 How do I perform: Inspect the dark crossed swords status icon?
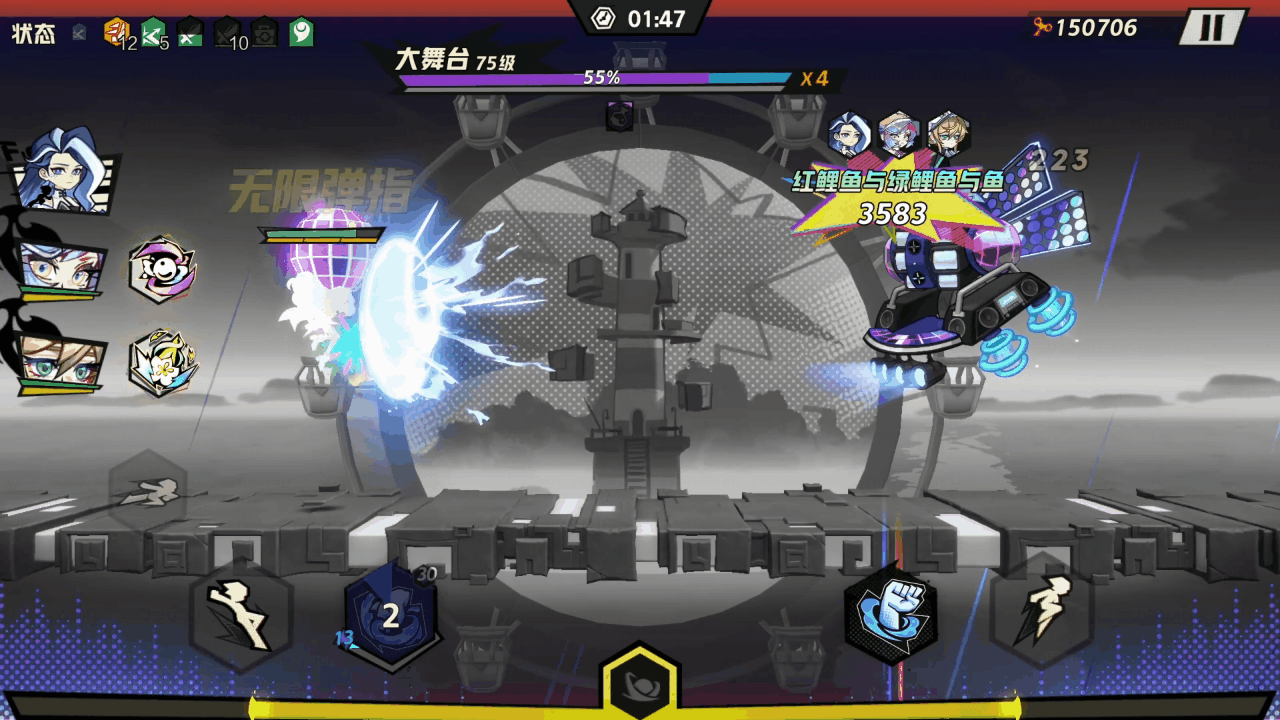point(228,32)
